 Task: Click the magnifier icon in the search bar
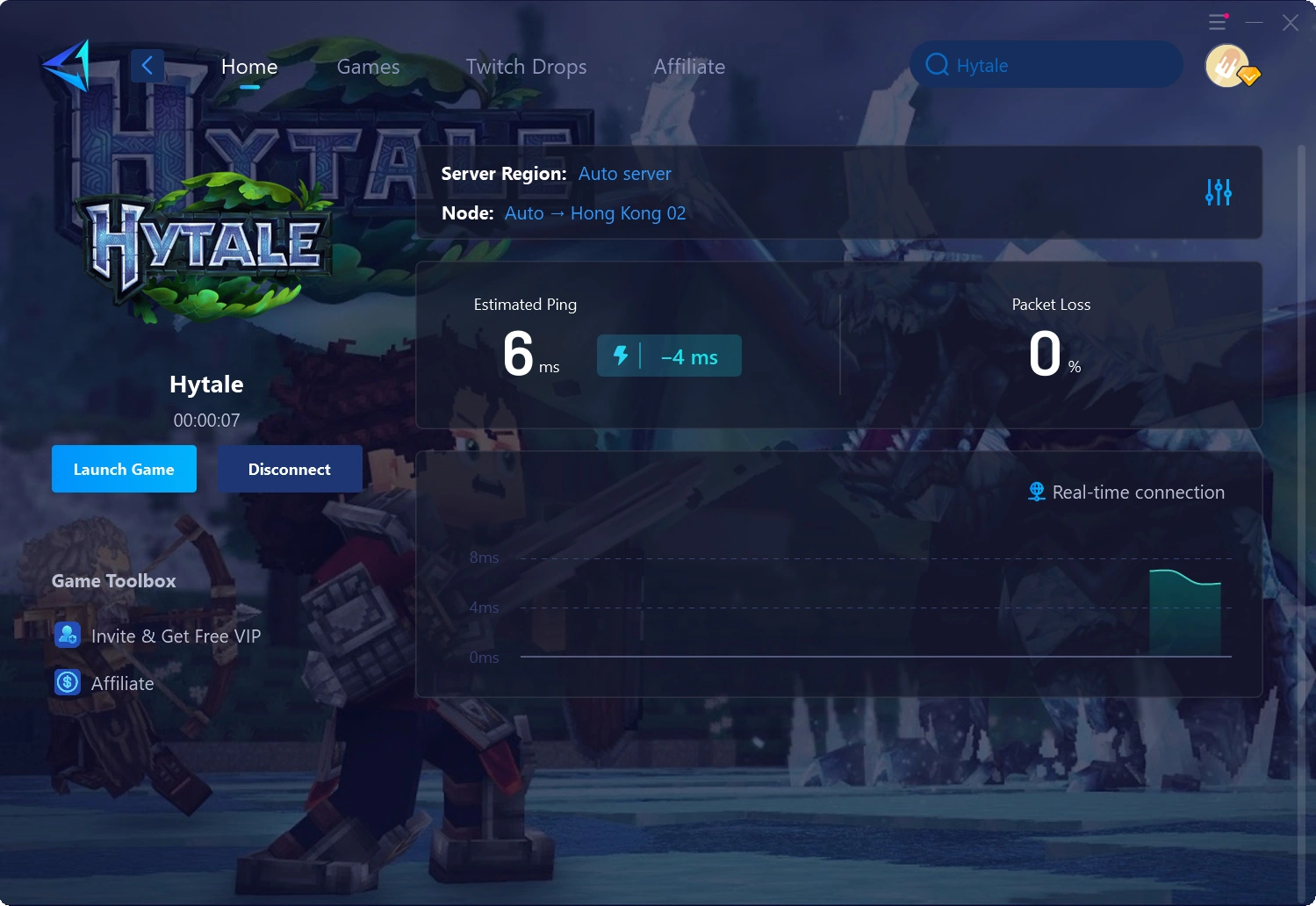937,64
